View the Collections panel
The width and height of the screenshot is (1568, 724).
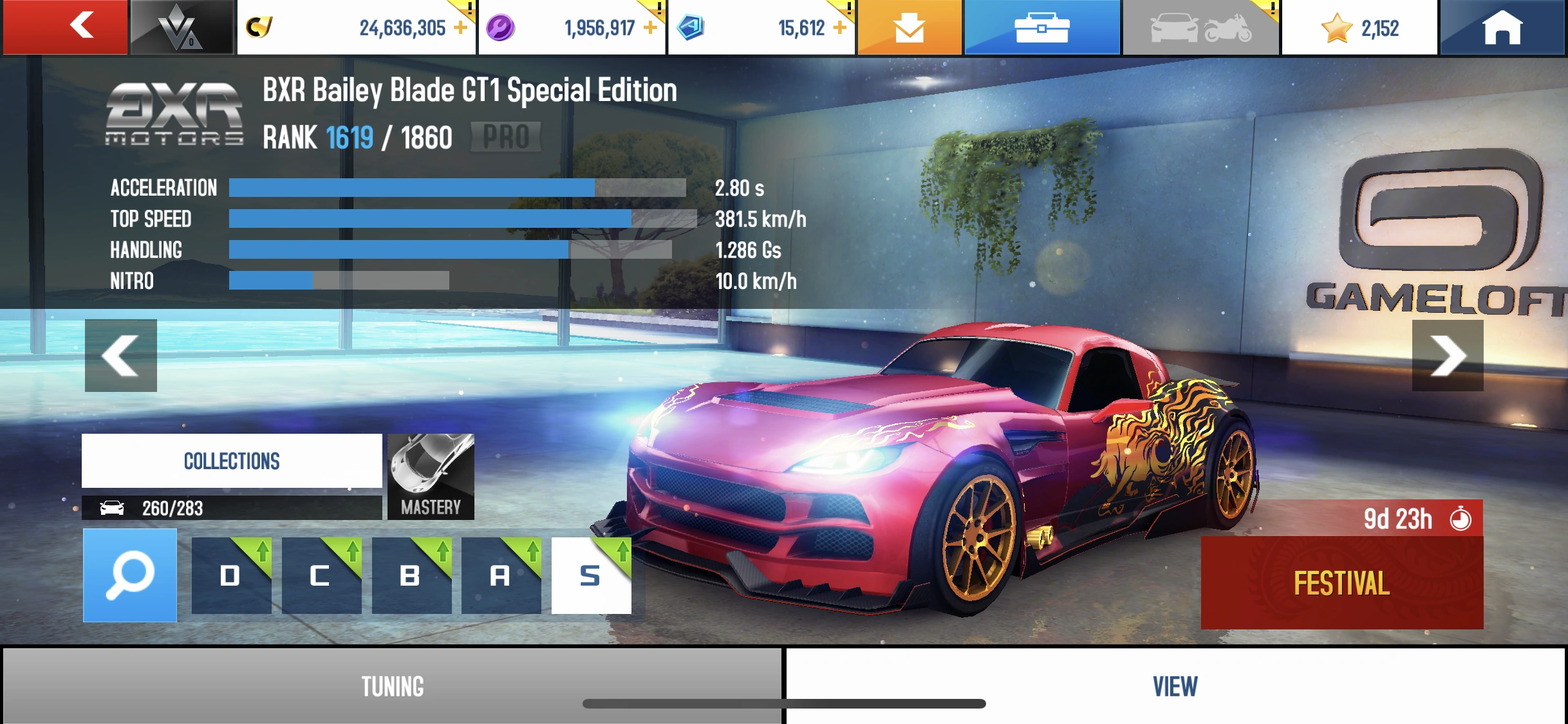(x=232, y=460)
